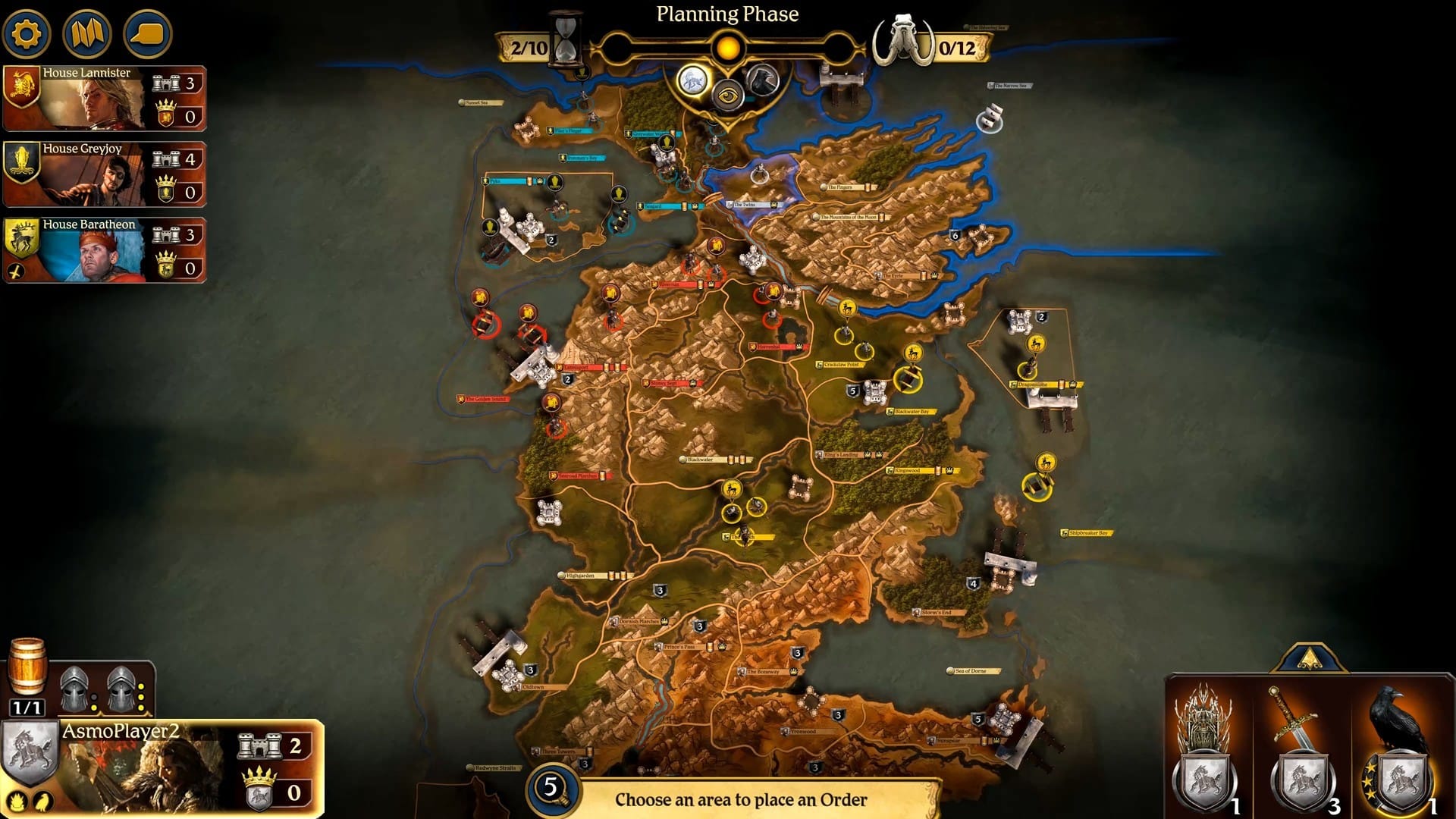Expand the House Lannister player panel
Viewport: 1456px width, 819px height.
[105, 97]
